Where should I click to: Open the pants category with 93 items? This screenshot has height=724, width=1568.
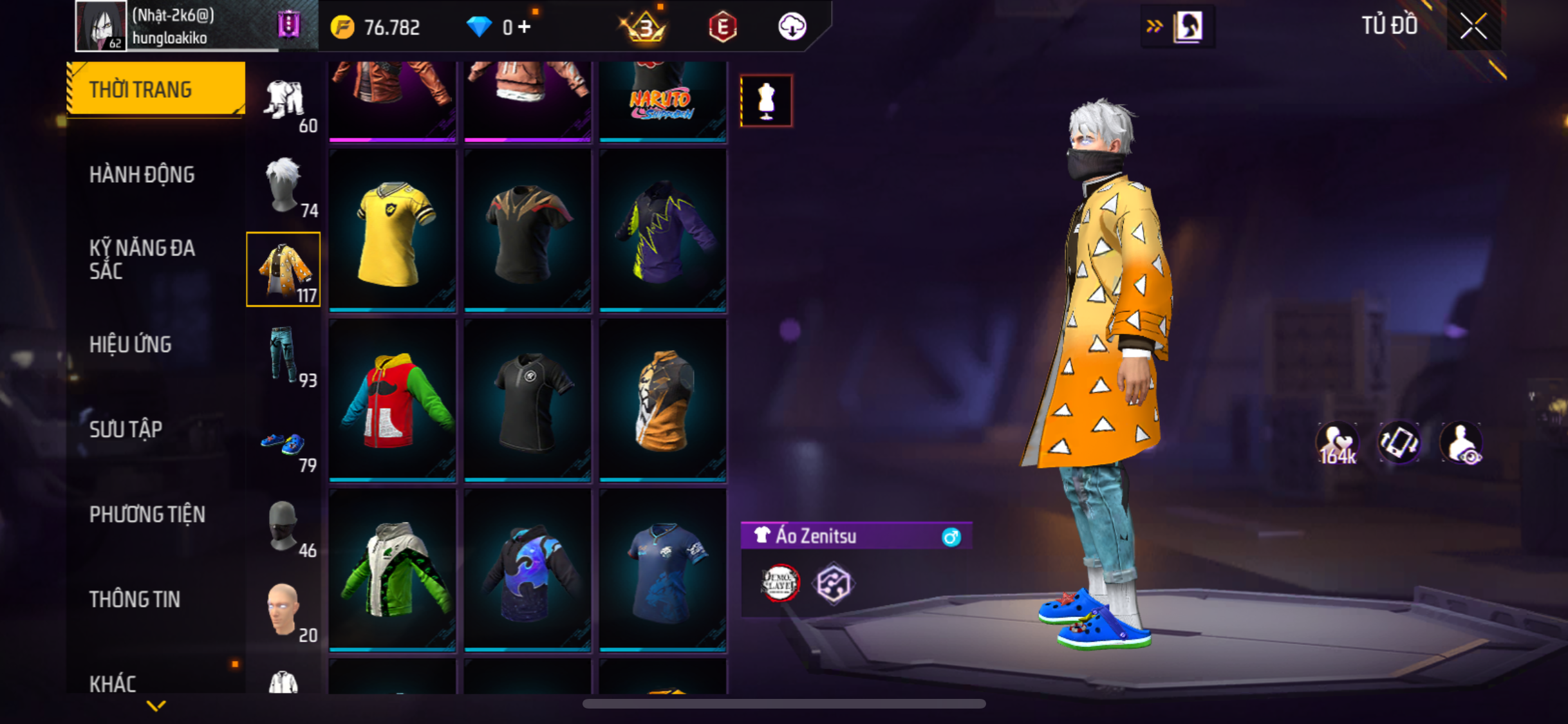(x=284, y=355)
